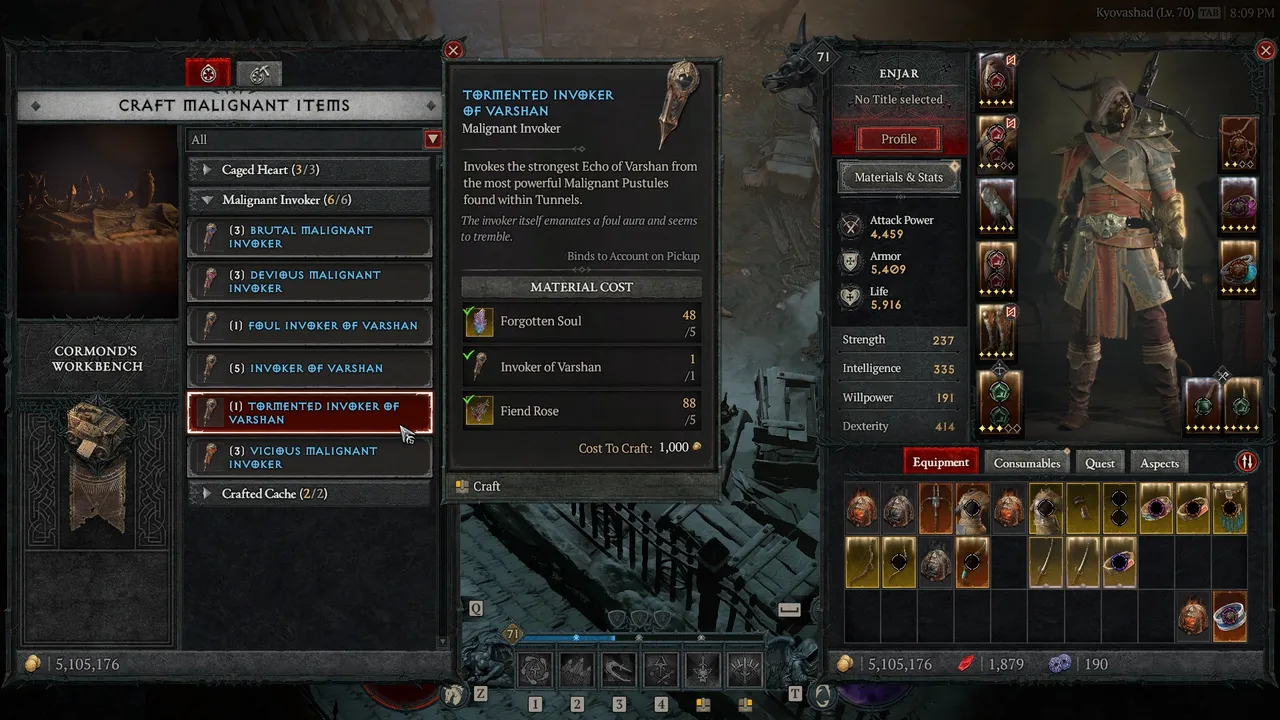1280x720 pixels.
Task: Switch to the Consumables tab
Action: tap(1026, 463)
